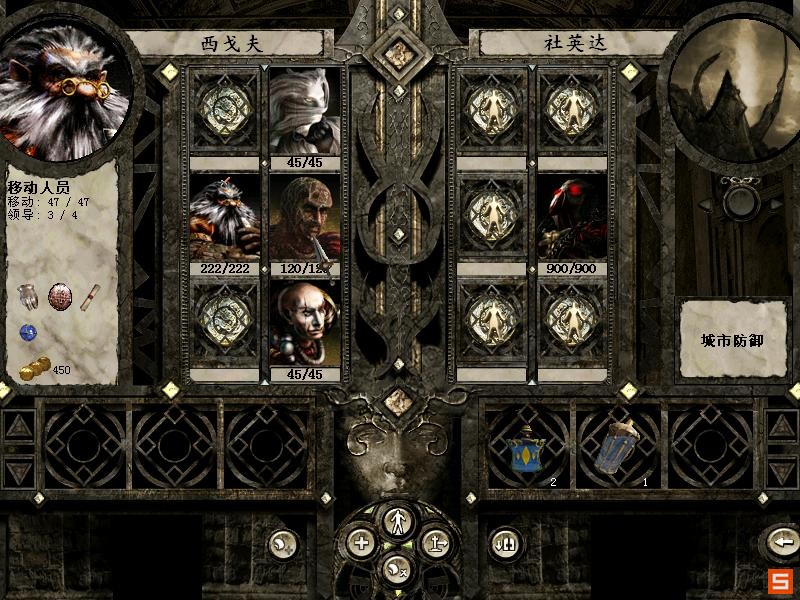
Task: Click the blue orb item on the parchment
Action: pyautogui.click(x=28, y=333)
